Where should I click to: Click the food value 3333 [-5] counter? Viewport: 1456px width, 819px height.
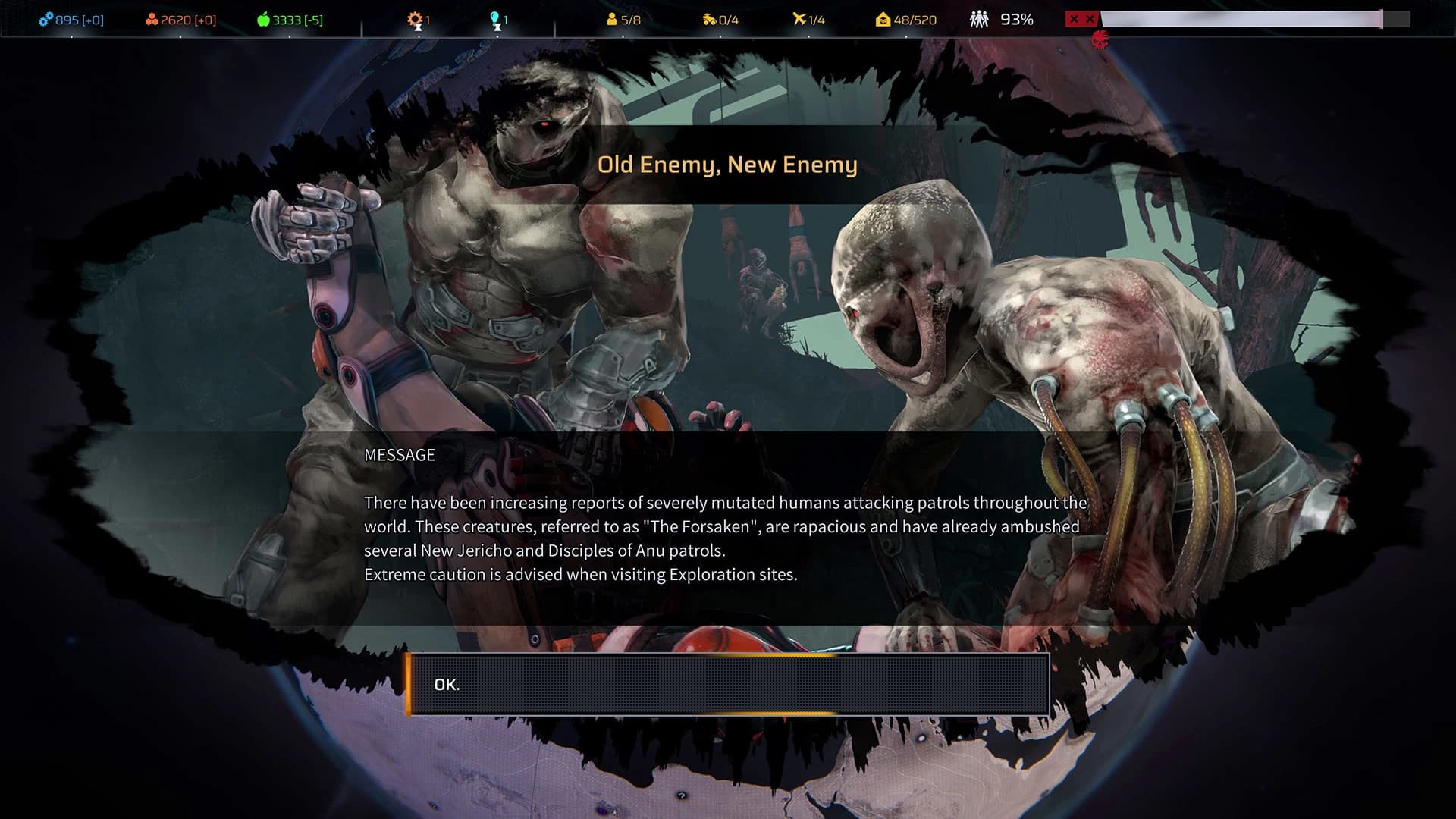(297, 19)
